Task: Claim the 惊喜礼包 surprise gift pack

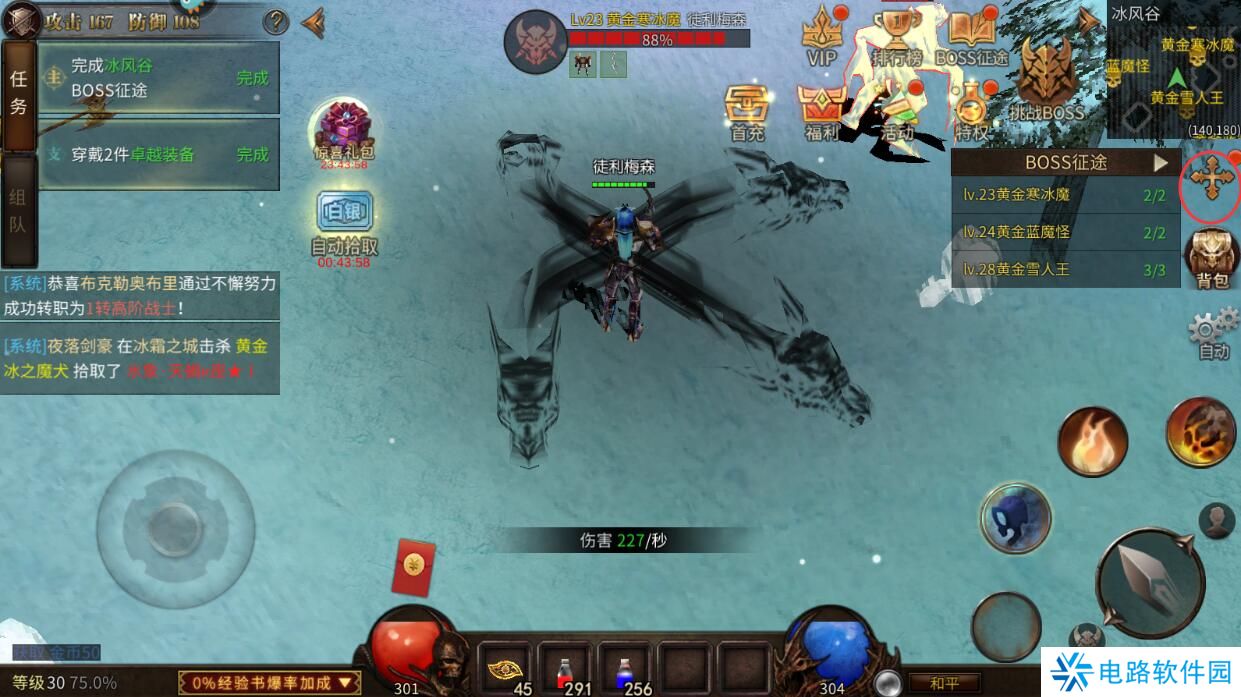Action: [344, 130]
